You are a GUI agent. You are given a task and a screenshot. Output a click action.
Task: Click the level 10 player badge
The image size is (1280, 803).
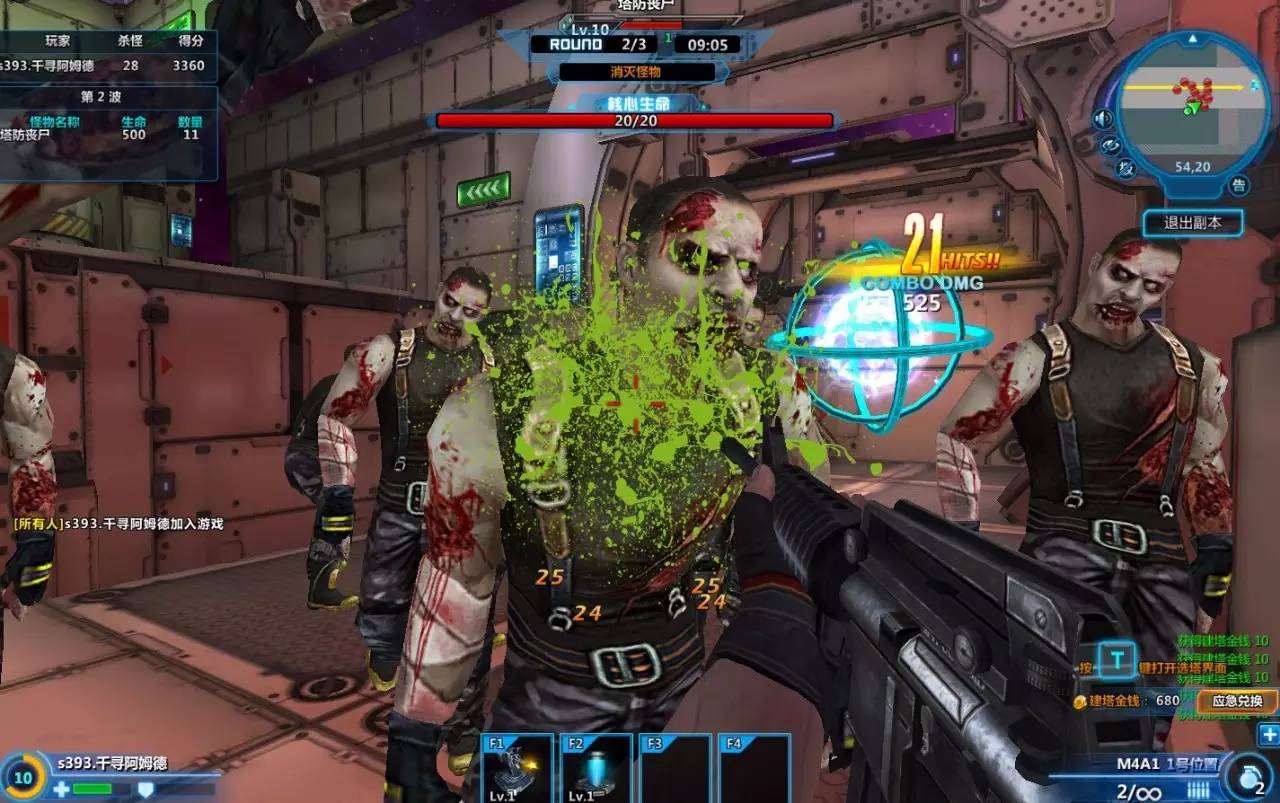23,776
